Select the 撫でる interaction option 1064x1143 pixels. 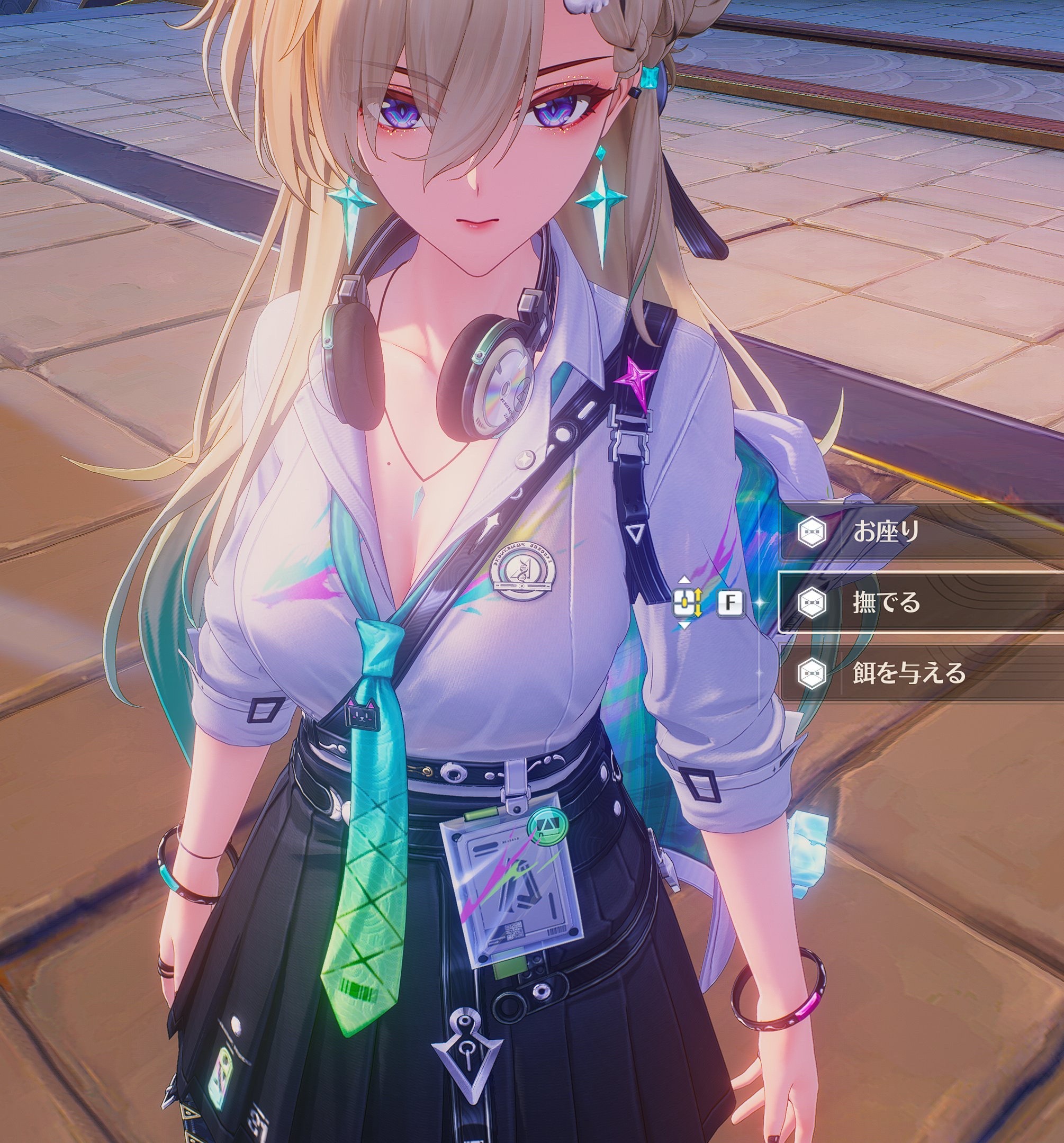point(919,602)
